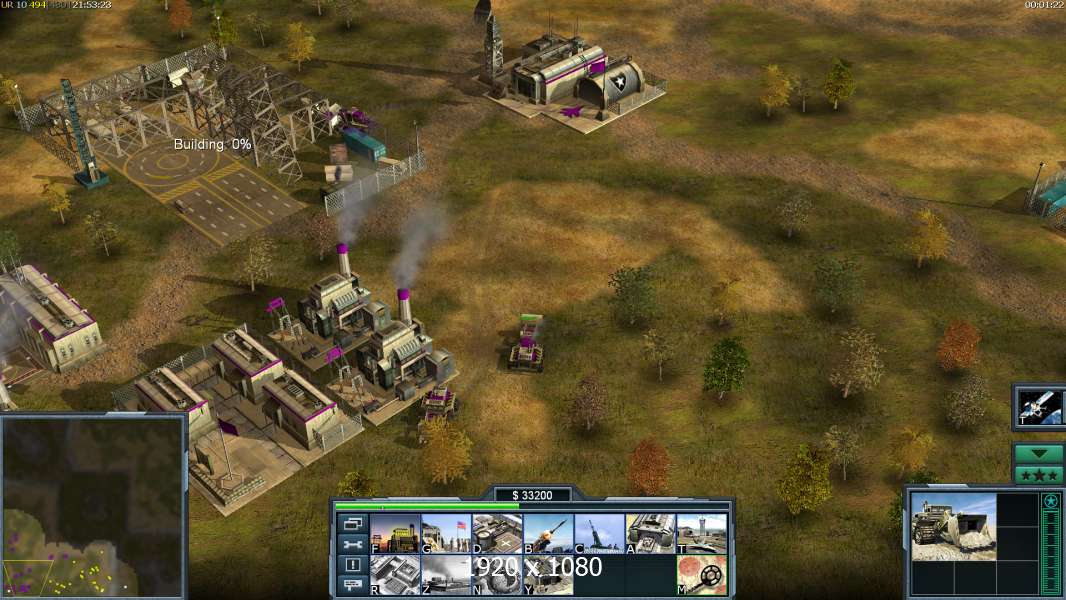Image resolution: width=1066 pixels, height=600 pixels.
Task: Build the Patriot missile battery (B)
Action: [x=548, y=534]
